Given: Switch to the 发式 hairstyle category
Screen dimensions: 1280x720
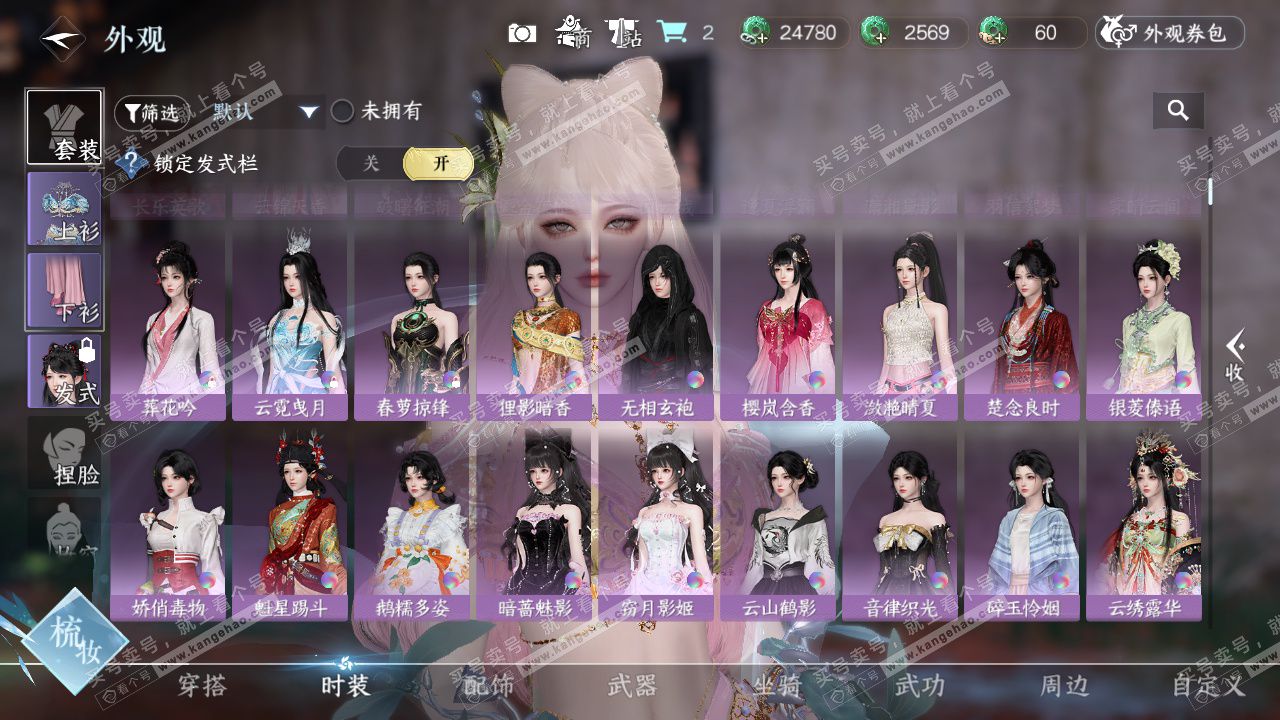Looking at the screenshot, I should coord(65,371).
